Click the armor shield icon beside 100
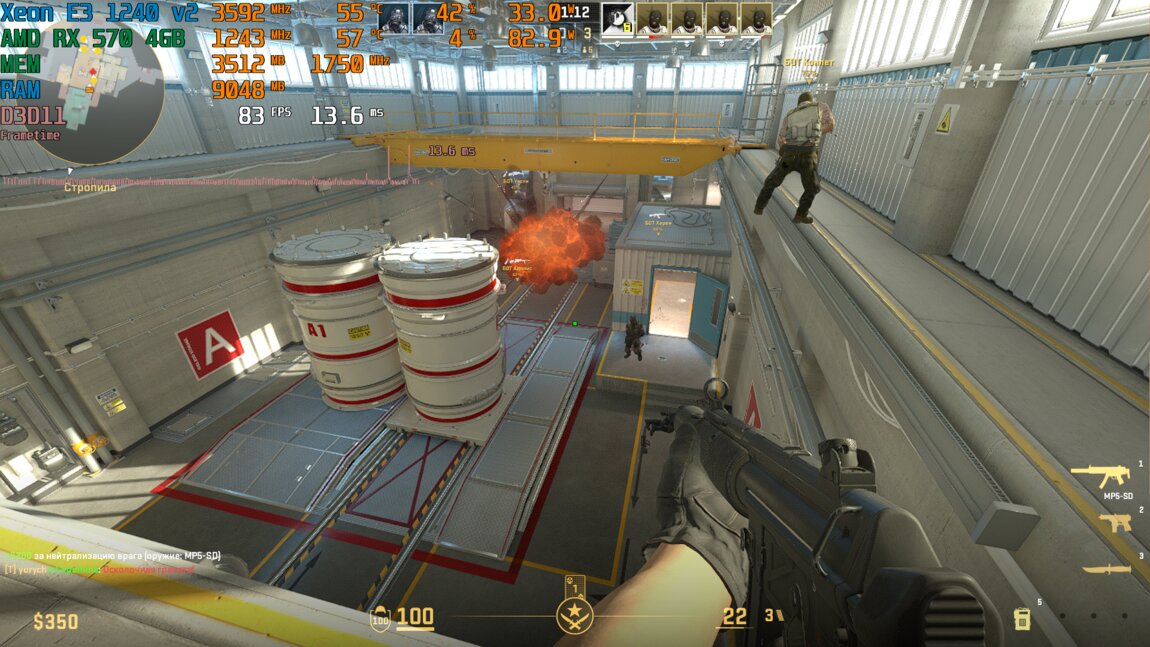1150x647 pixels. [x=380, y=618]
